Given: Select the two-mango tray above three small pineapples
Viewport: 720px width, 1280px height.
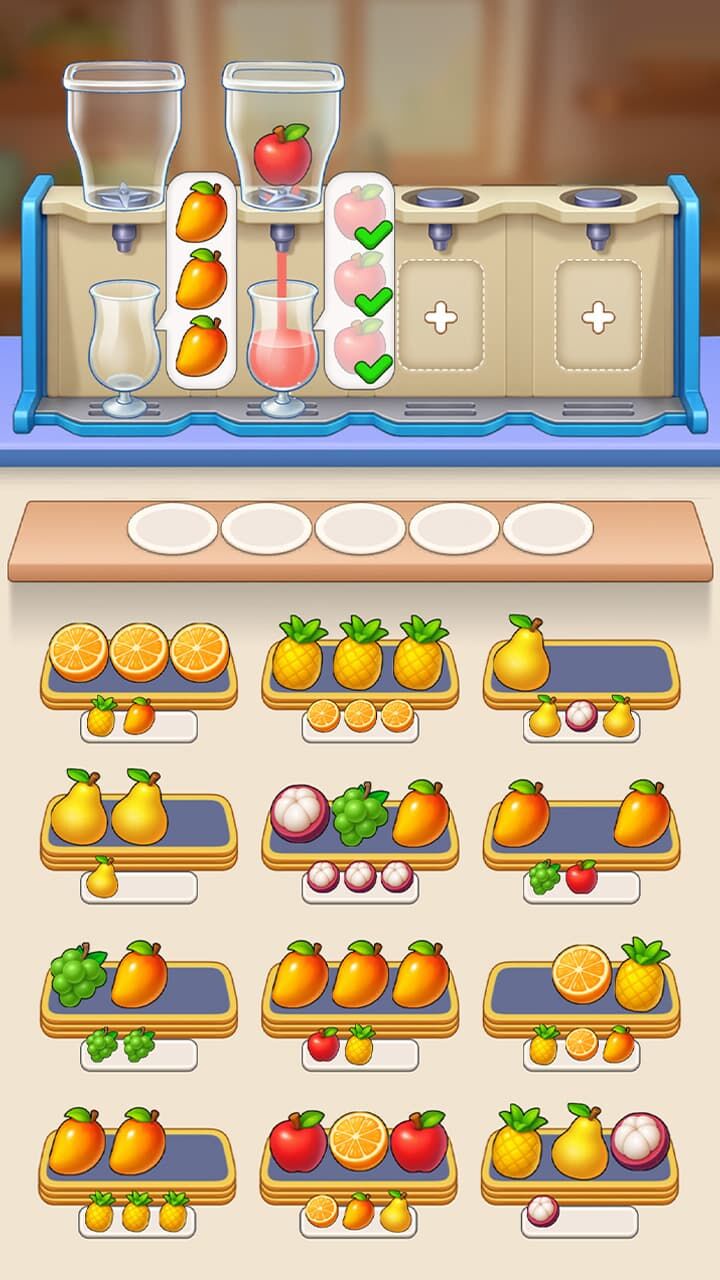Looking at the screenshot, I should [x=139, y=1150].
